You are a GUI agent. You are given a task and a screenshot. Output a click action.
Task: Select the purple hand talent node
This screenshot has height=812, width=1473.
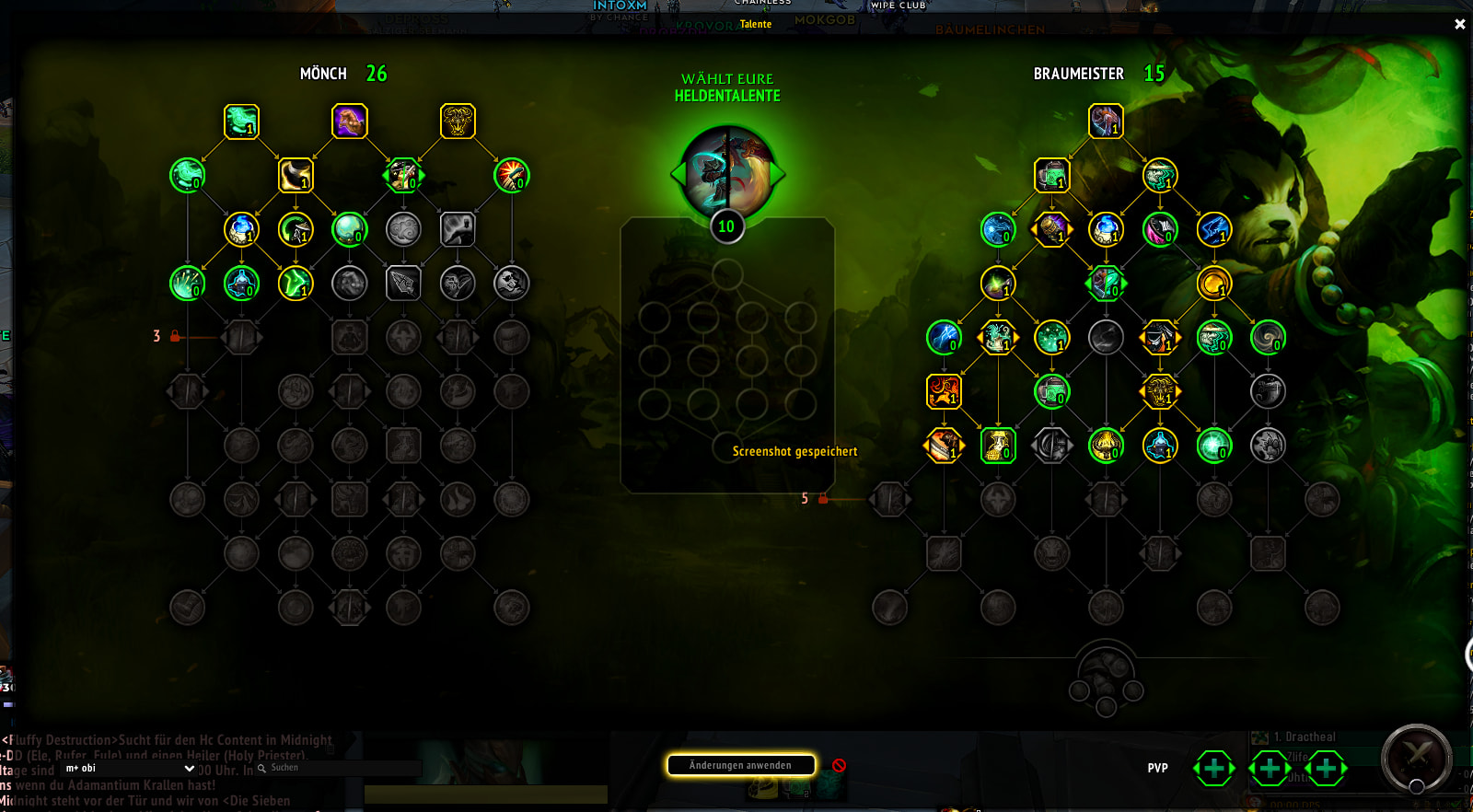click(x=349, y=122)
